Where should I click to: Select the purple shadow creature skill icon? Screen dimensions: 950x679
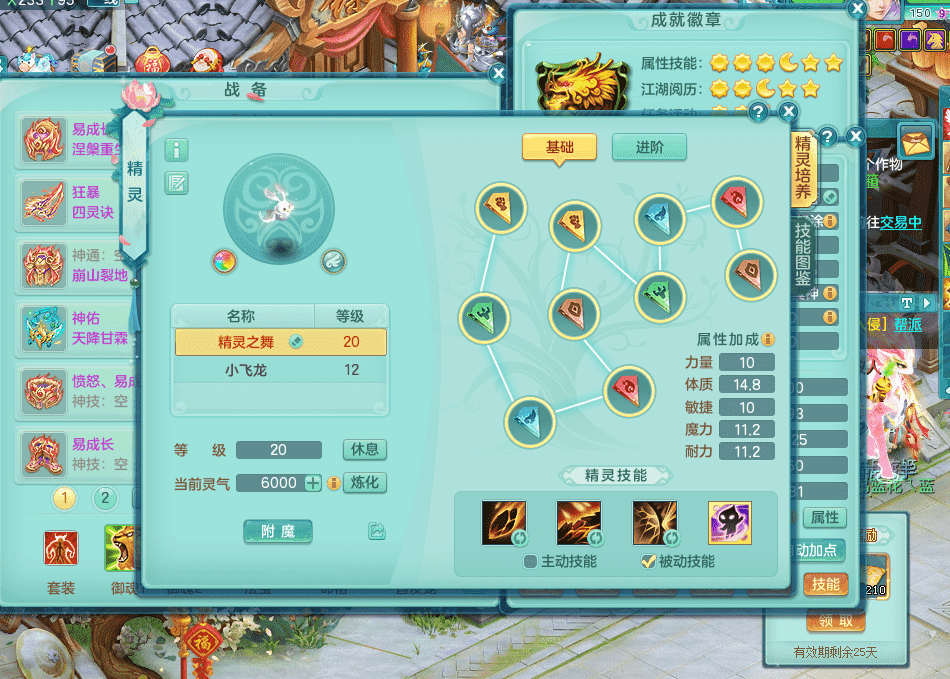[x=729, y=523]
